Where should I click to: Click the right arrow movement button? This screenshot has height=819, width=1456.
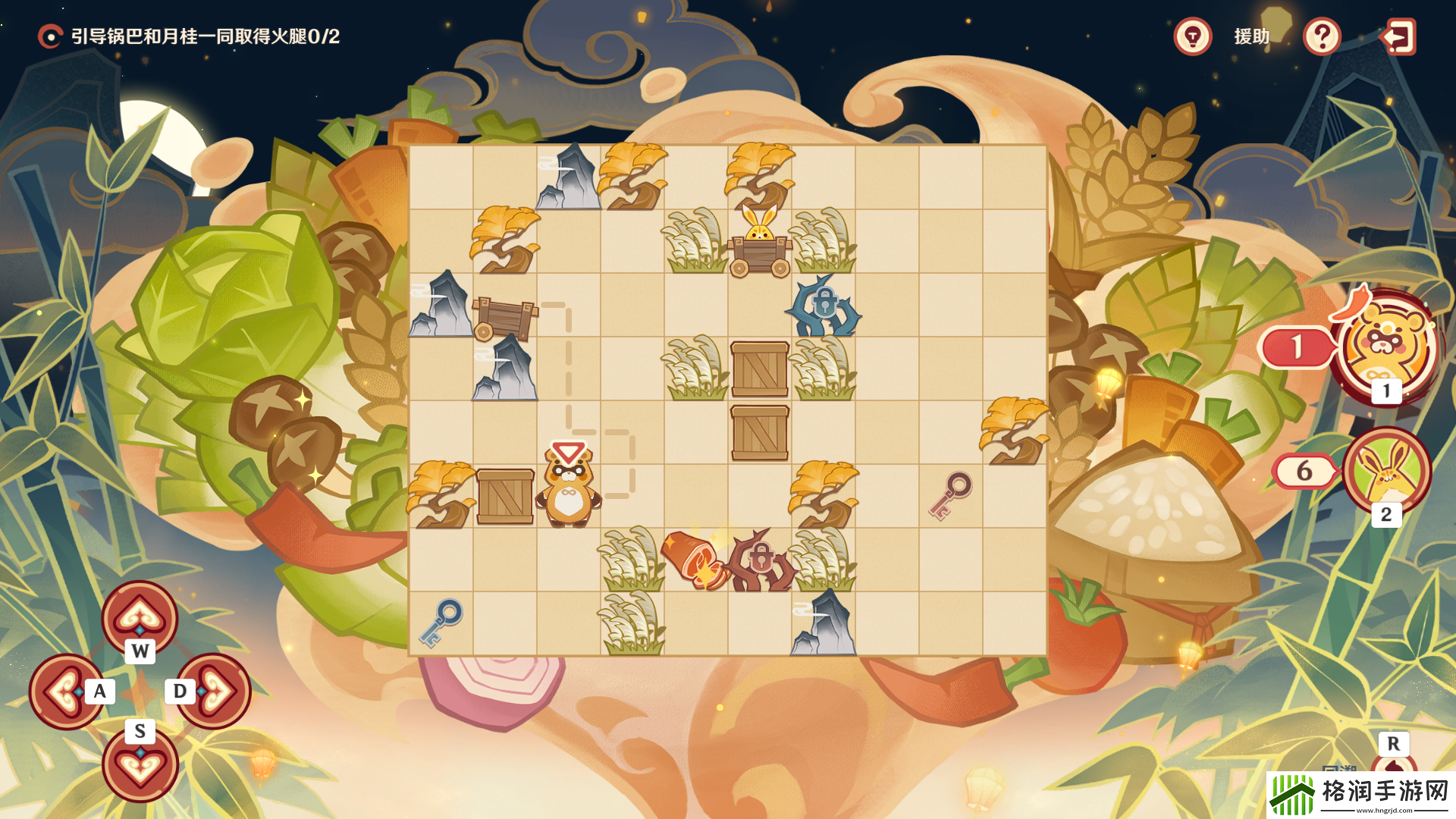click(215, 692)
